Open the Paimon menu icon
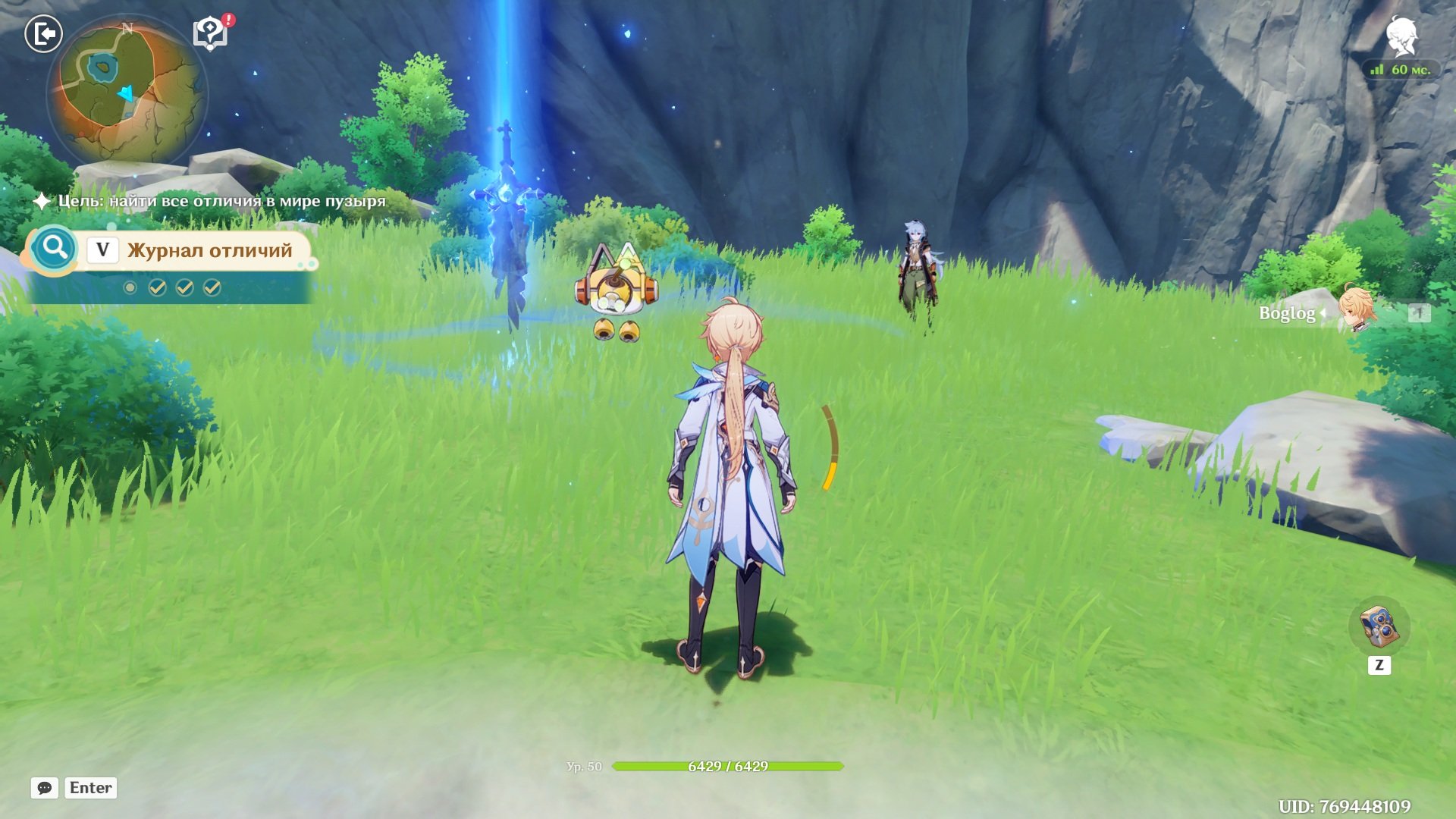1456x819 pixels. coord(1401,35)
